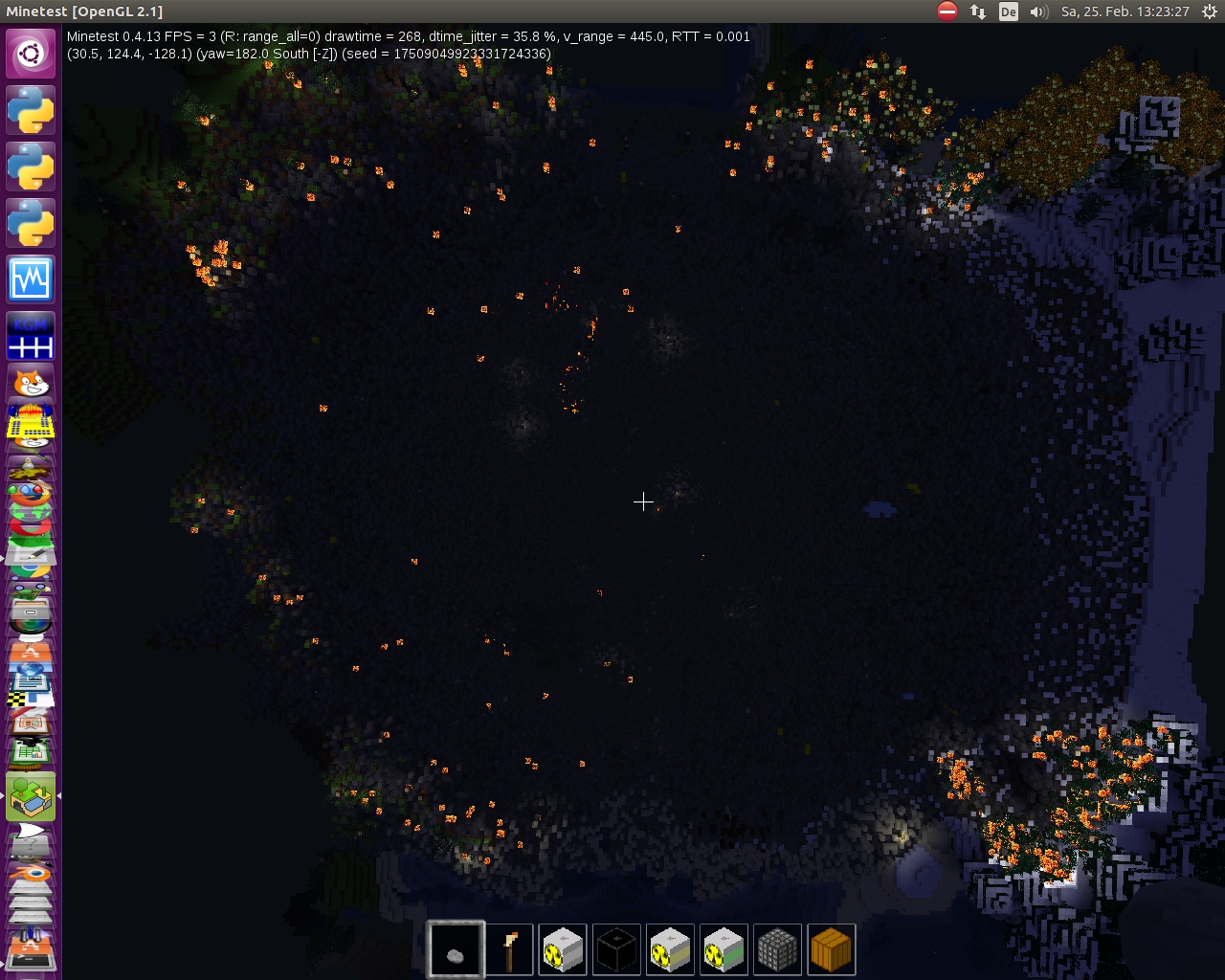Open the sound volume indicator

[1038, 12]
